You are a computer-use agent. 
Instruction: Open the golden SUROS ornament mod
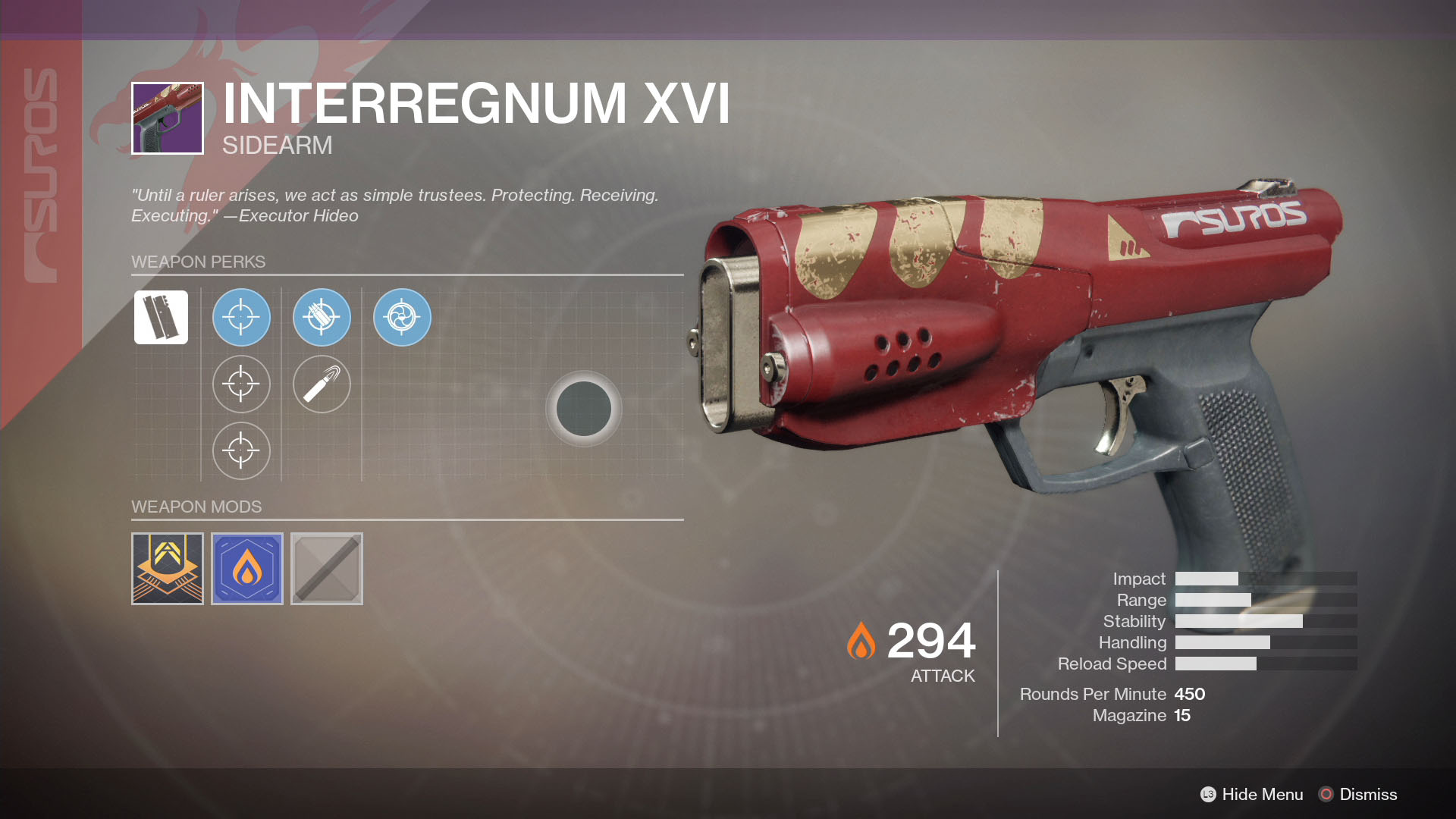pyautogui.click(x=167, y=568)
